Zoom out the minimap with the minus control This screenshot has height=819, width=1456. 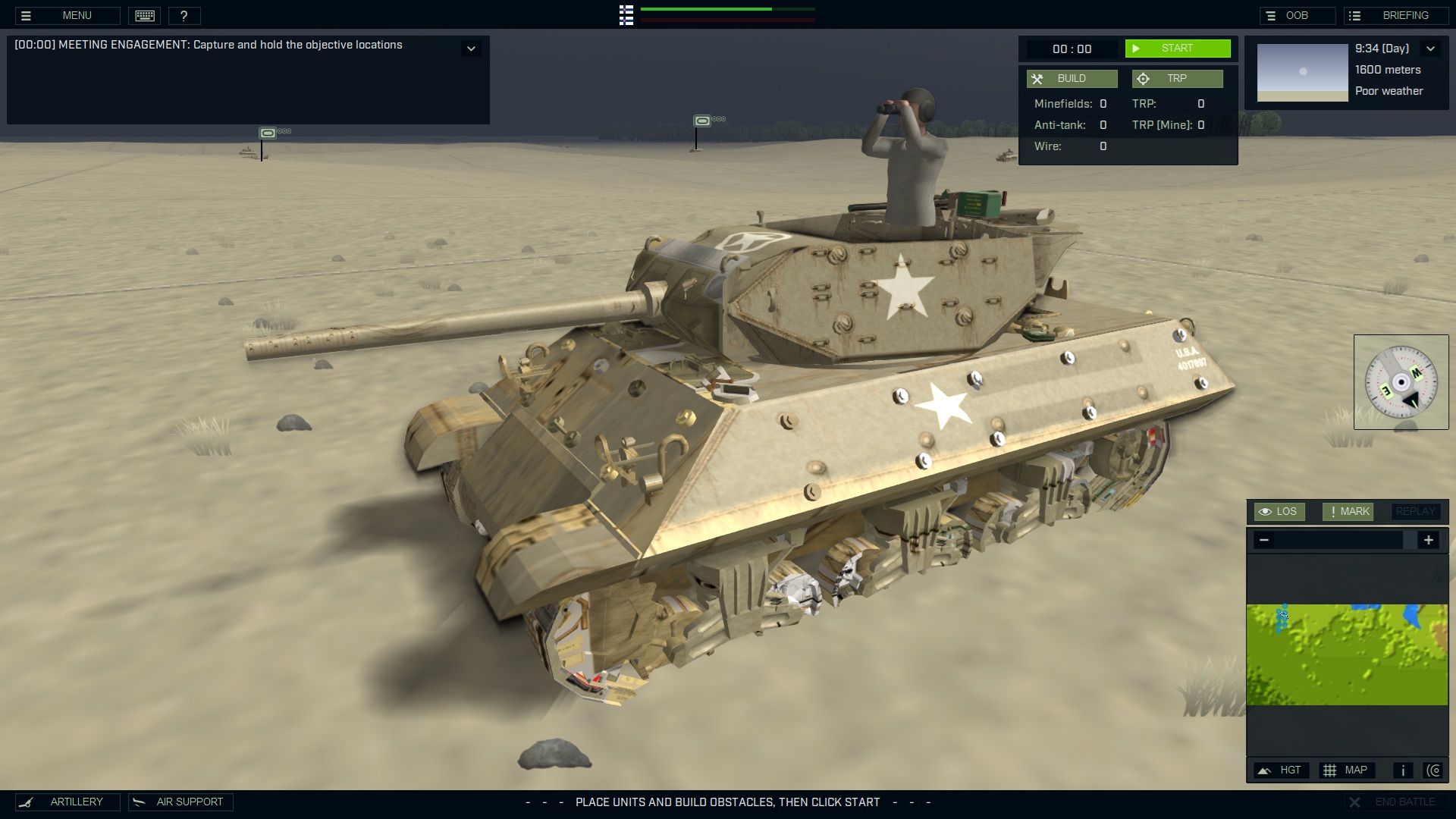click(1263, 540)
